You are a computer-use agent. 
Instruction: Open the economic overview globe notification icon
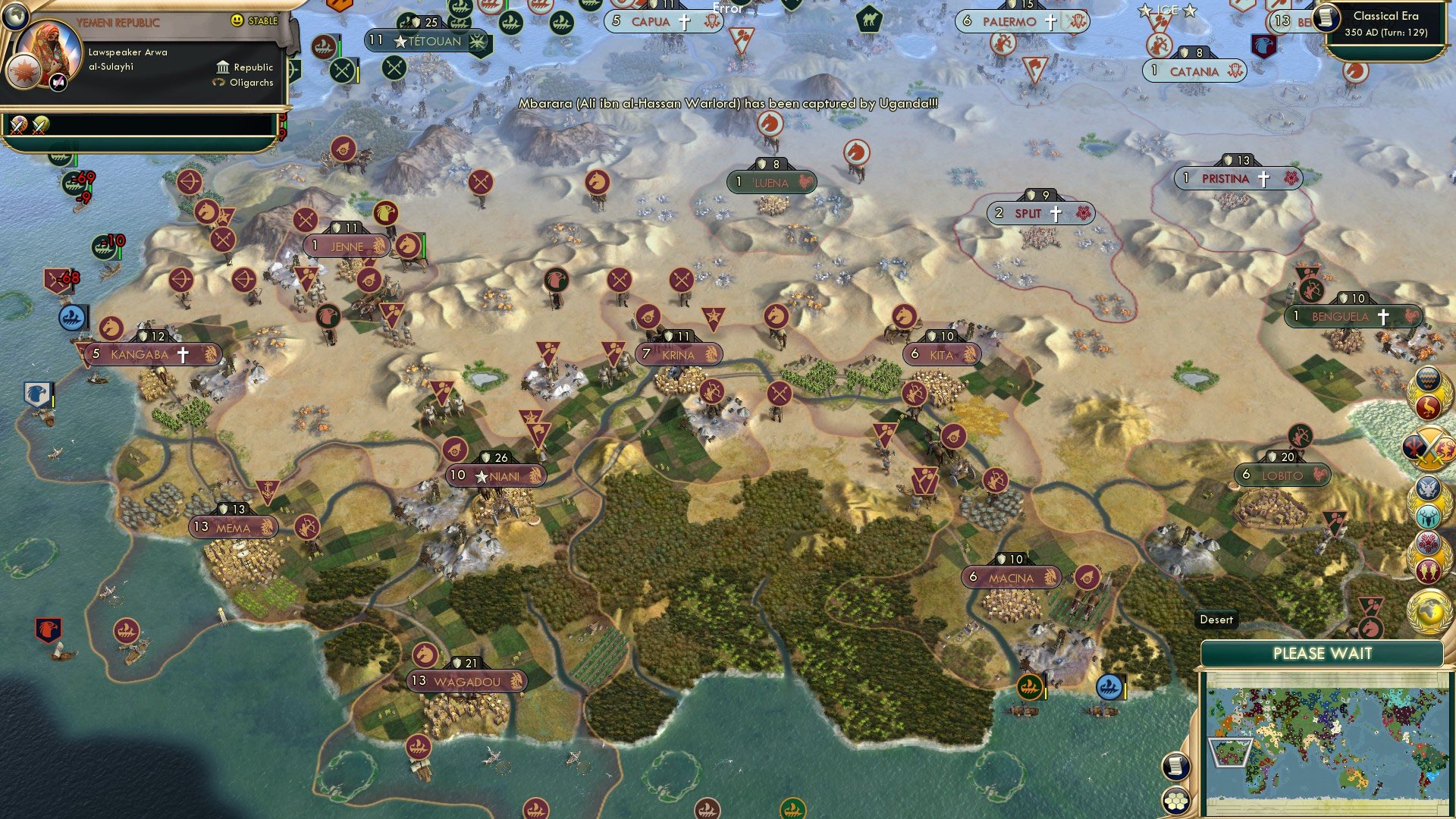coord(1429,610)
